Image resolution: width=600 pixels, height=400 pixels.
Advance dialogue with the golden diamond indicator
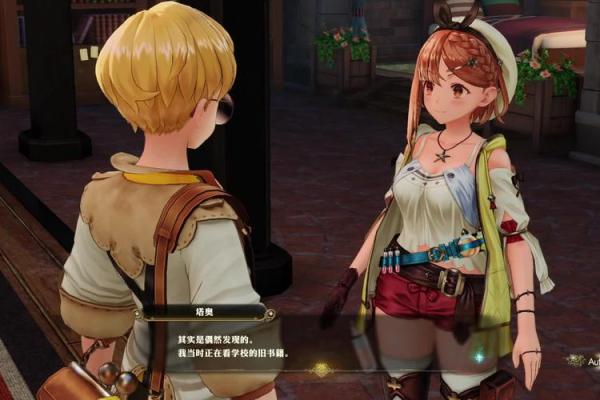[321, 369]
